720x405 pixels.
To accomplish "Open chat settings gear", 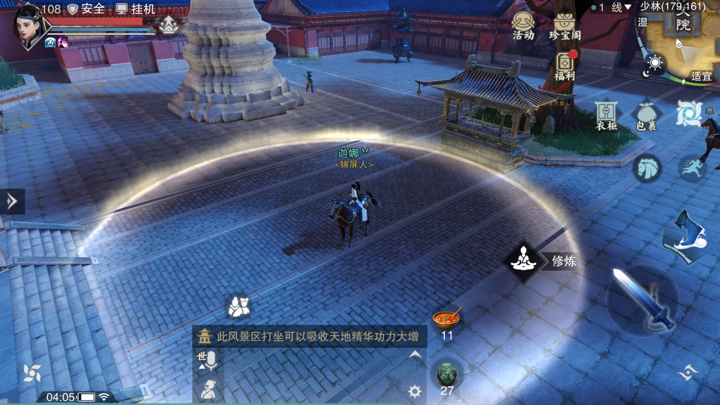I will pos(415,391).
